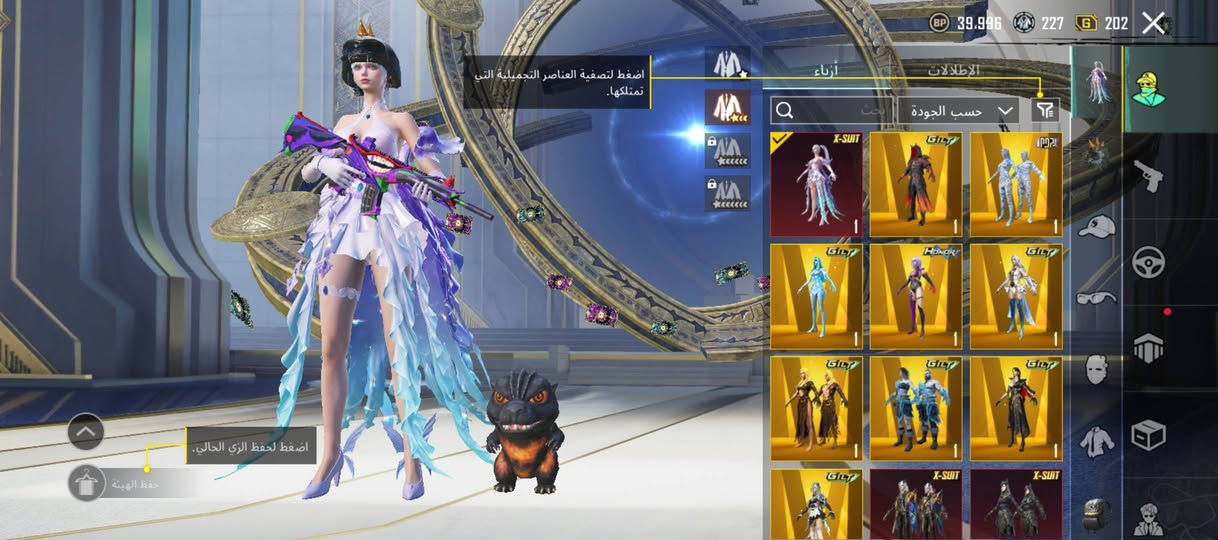Open the steering wheel vehicles category

point(1147,263)
